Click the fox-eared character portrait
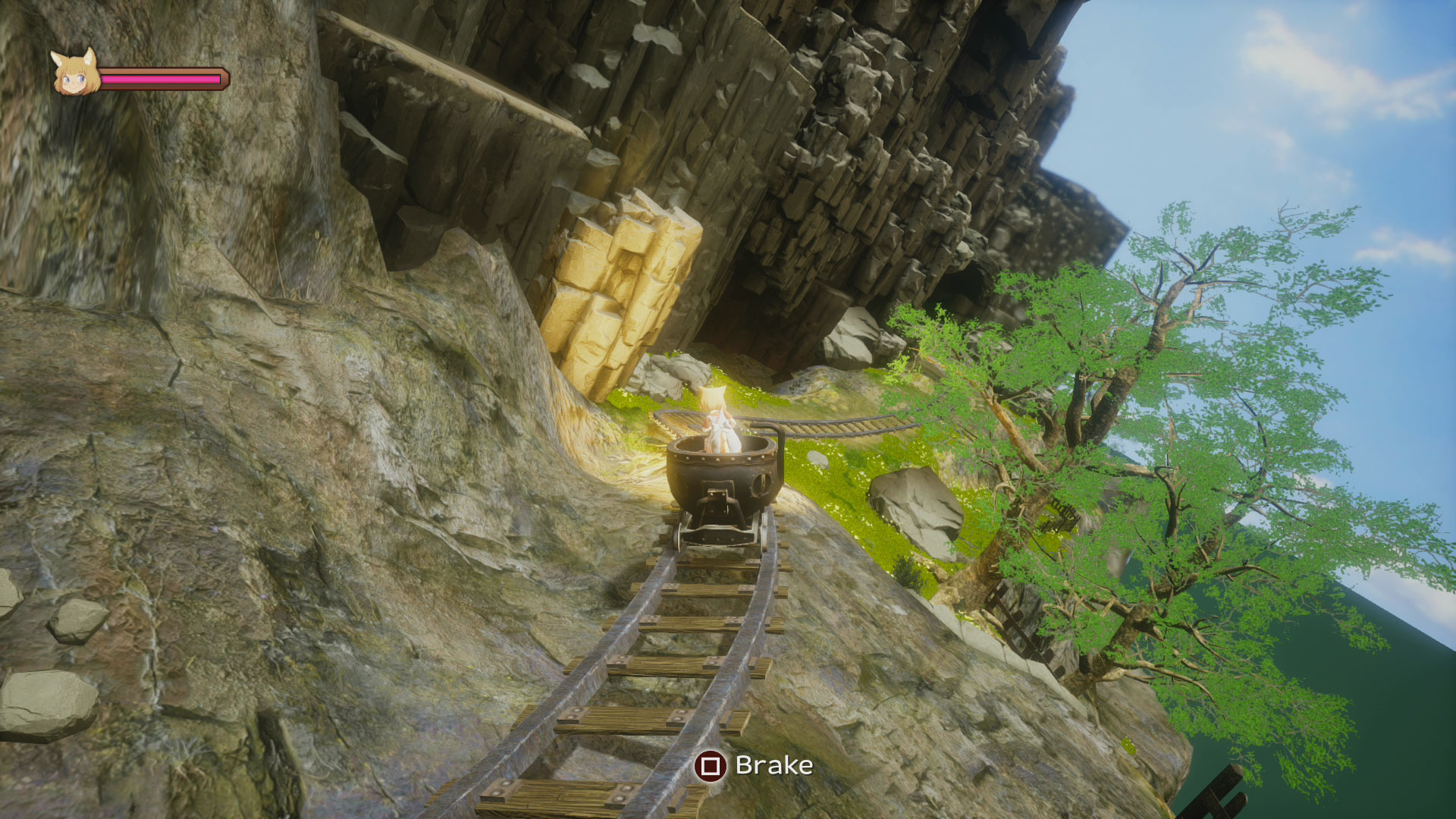The image size is (1456, 819). pos(74,74)
